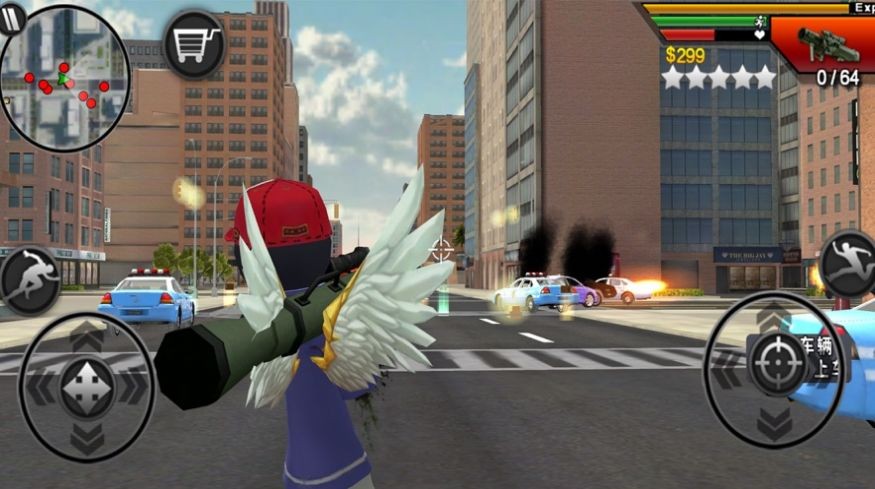The image size is (875, 489).
Task: Open the shopping cart store
Action: point(194,44)
